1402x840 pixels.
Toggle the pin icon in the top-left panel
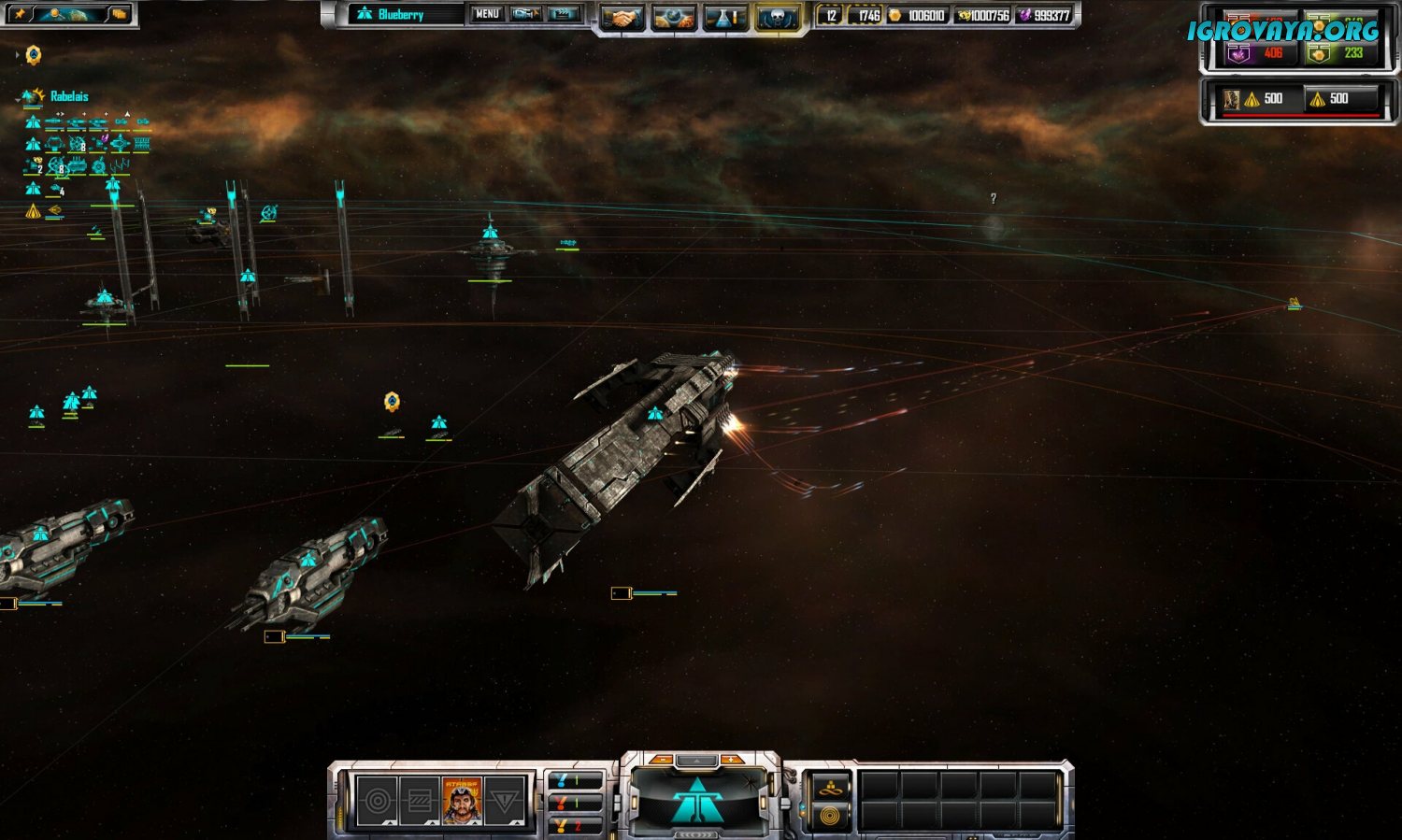click(x=20, y=14)
